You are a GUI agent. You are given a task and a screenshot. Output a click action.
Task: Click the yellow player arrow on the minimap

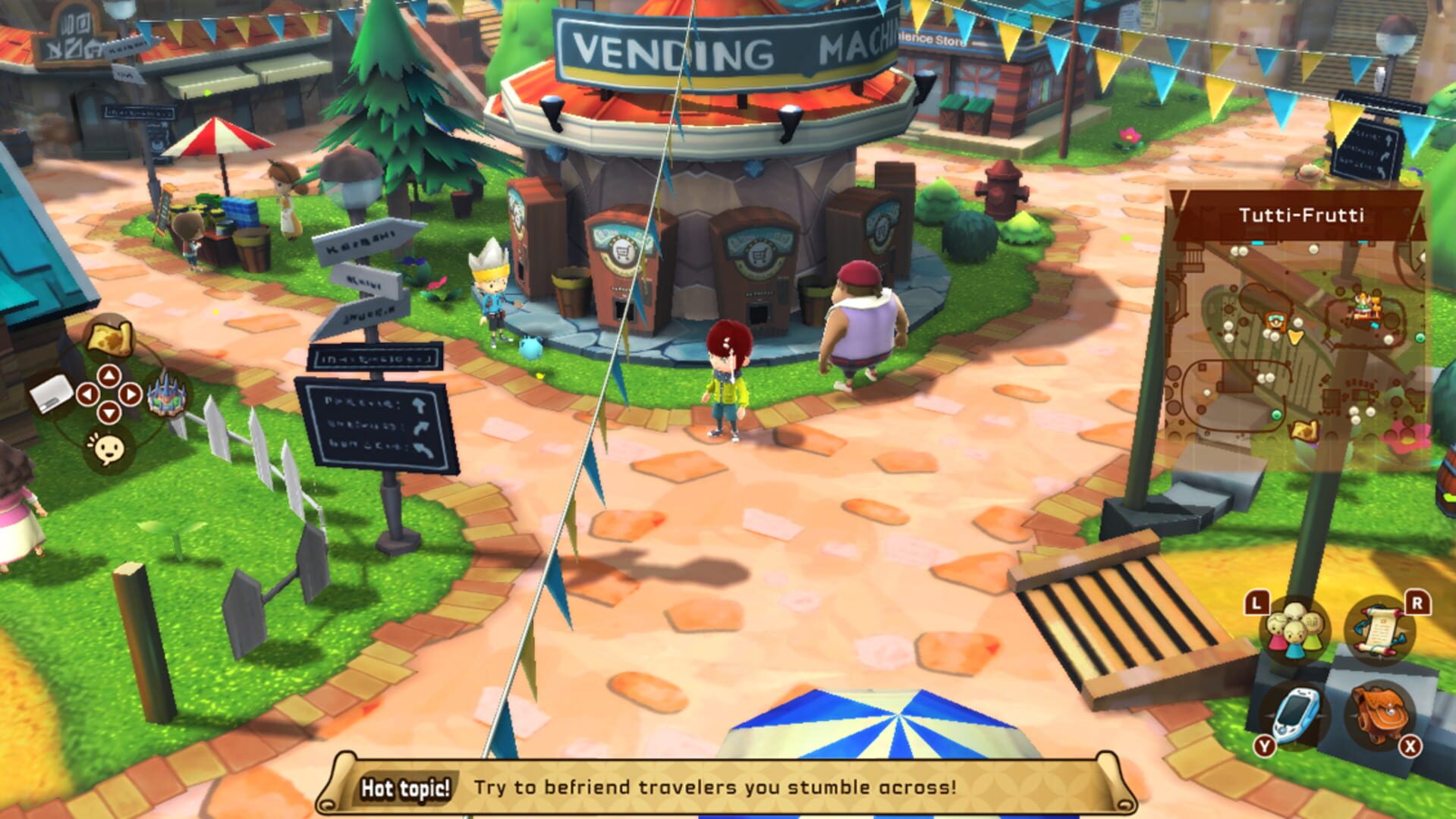tap(1295, 337)
